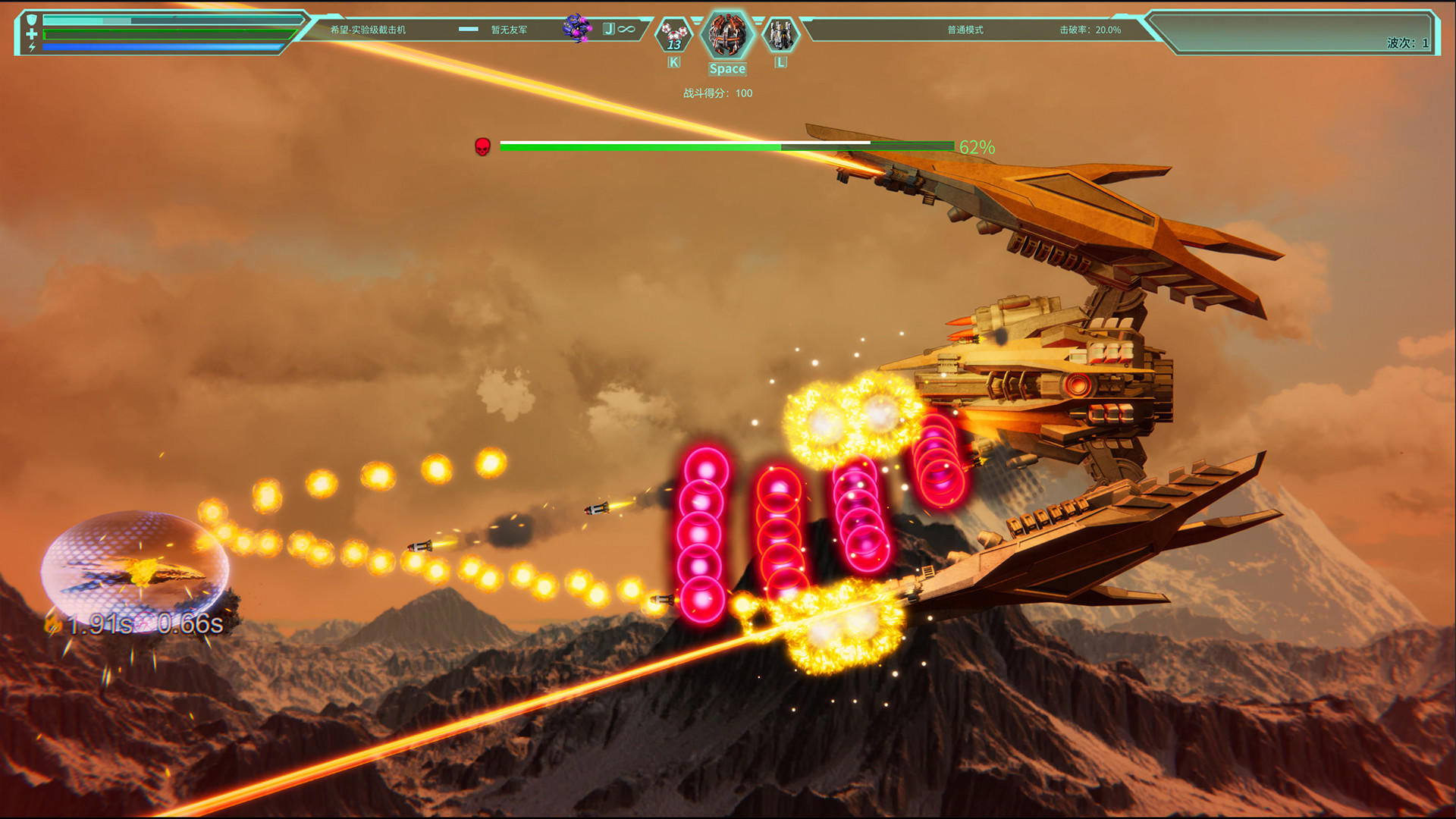The height and width of the screenshot is (819, 1456).
Task: Select the K skill bomb icon
Action: click(673, 35)
